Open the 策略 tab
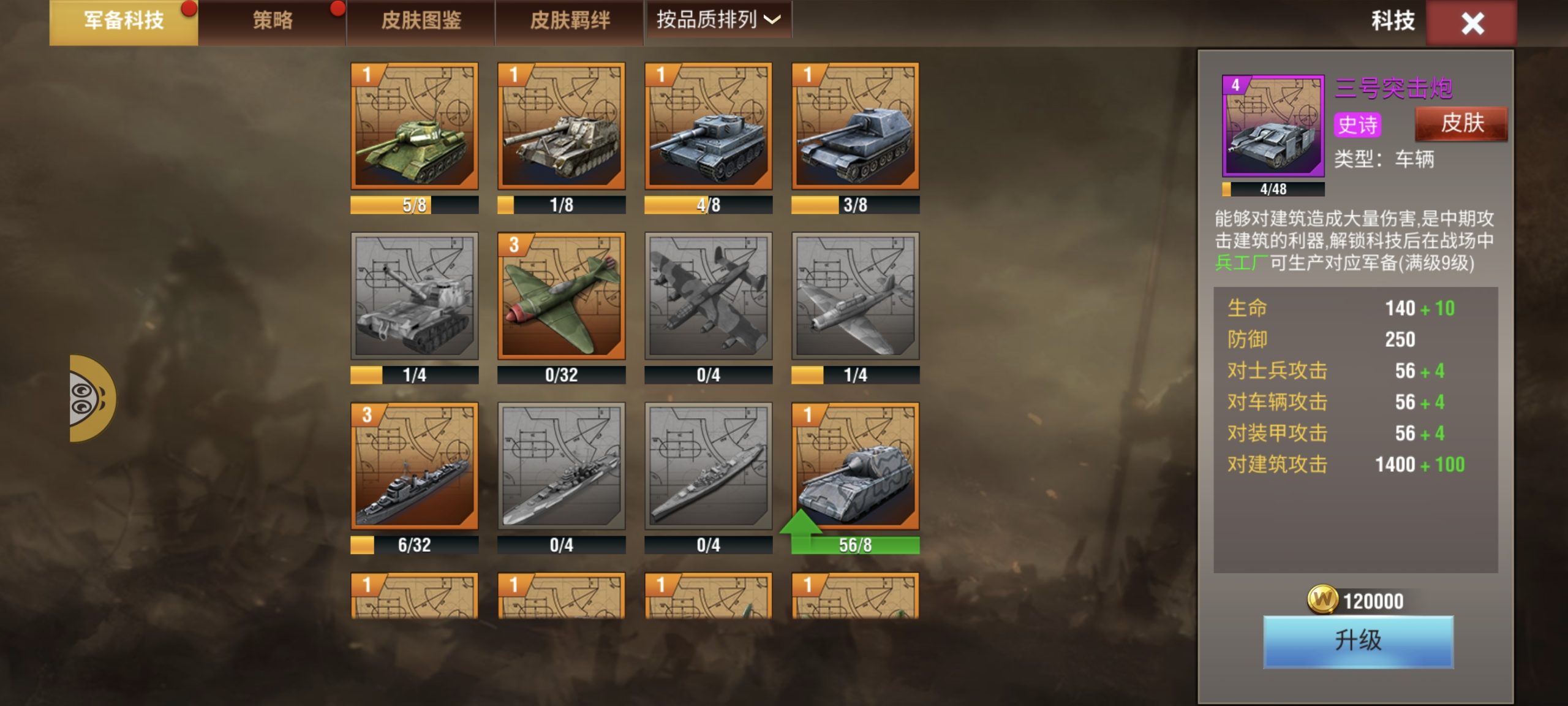This screenshot has height=706, width=1568. (273, 21)
